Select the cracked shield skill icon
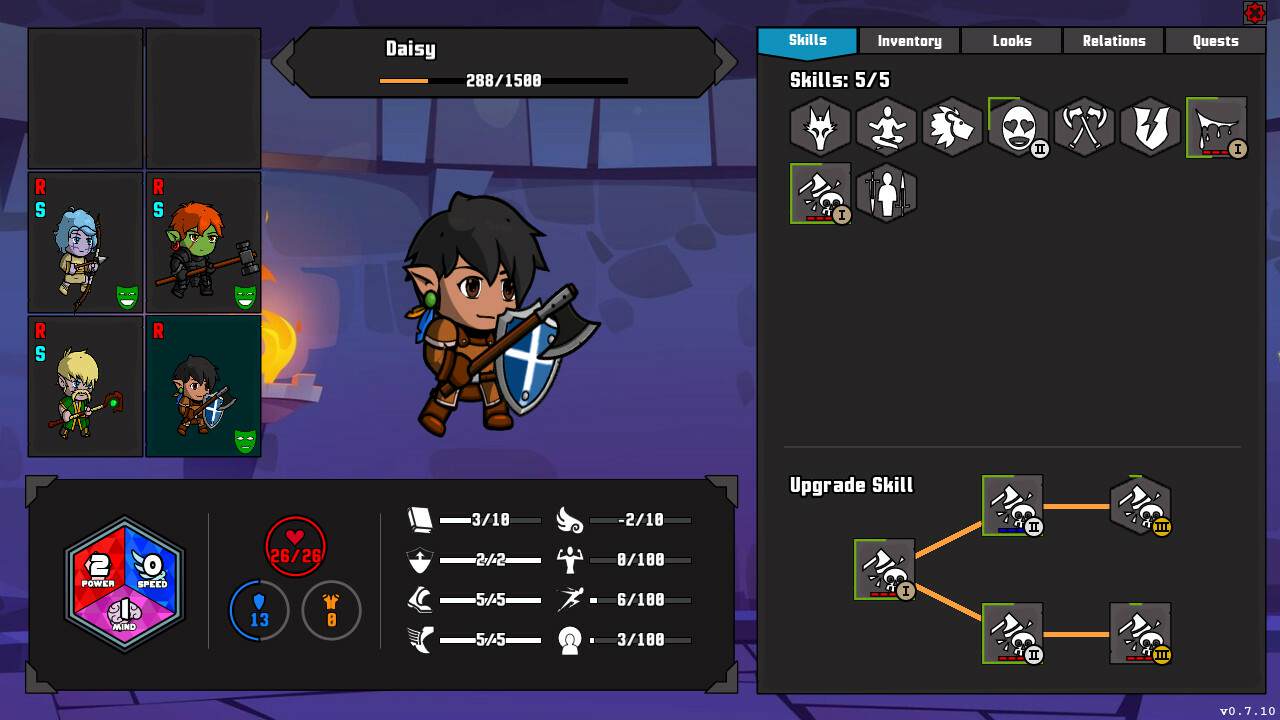 point(1150,127)
